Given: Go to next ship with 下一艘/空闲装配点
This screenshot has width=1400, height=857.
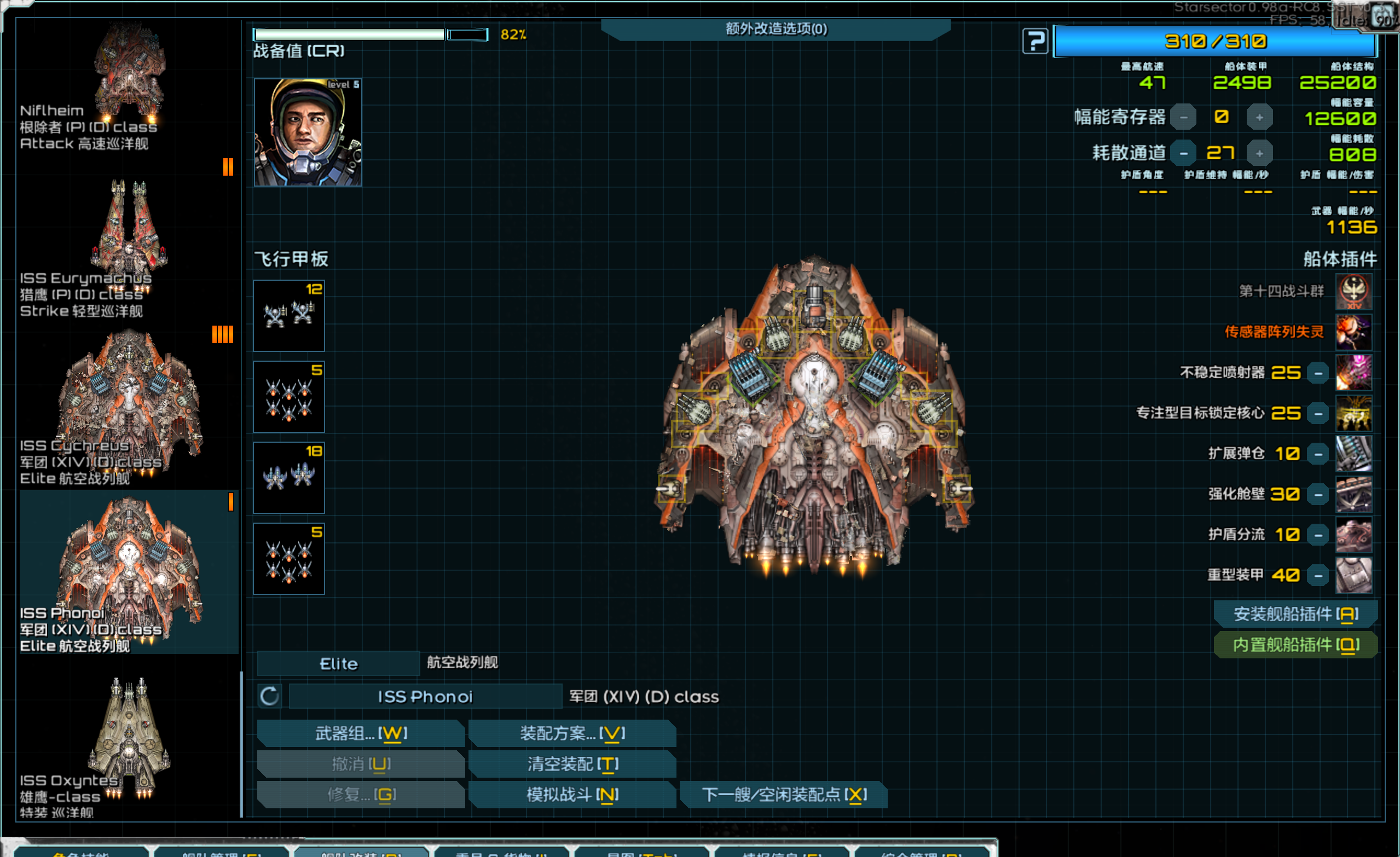Looking at the screenshot, I should pos(784,795).
